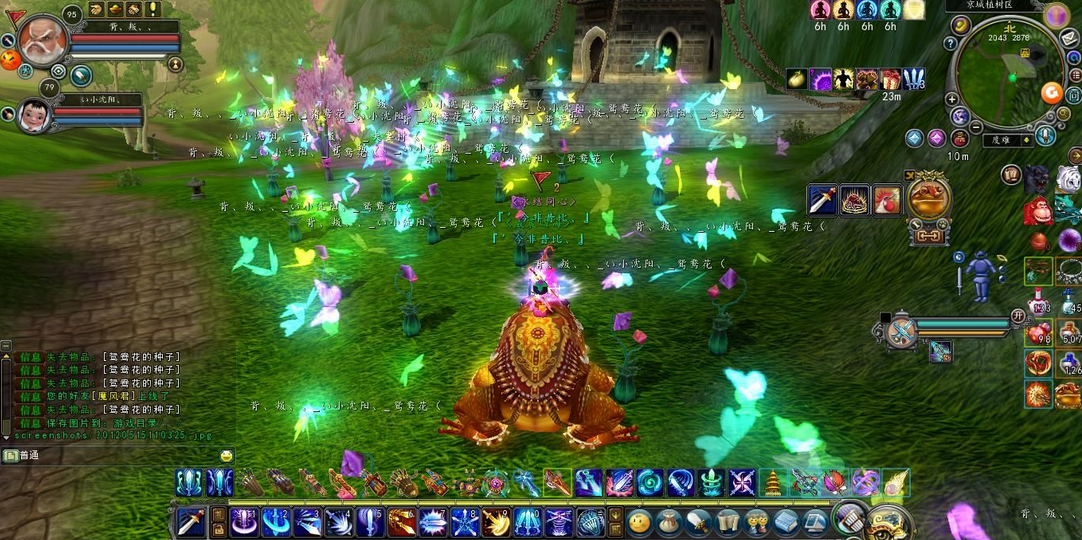Click the old man player portrait

pyautogui.click(x=43, y=41)
